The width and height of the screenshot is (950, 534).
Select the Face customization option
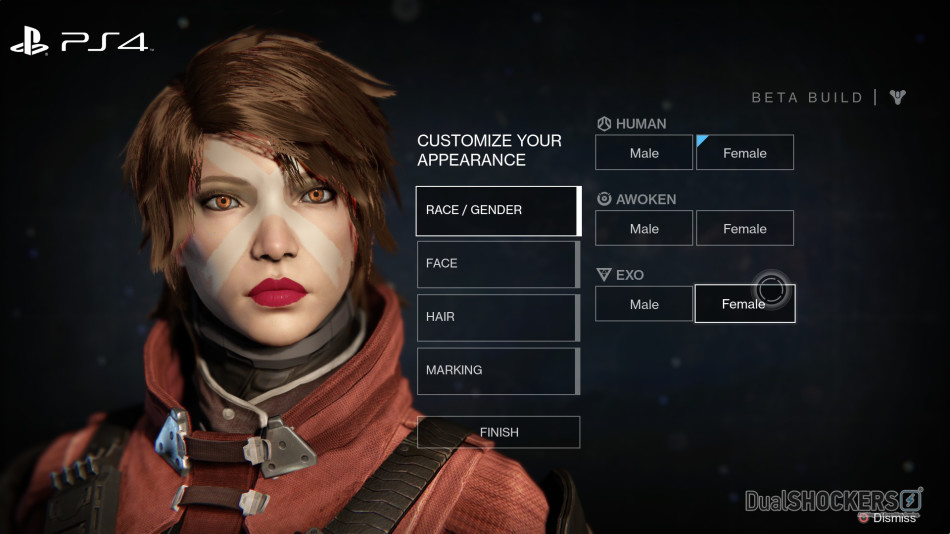click(x=497, y=264)
